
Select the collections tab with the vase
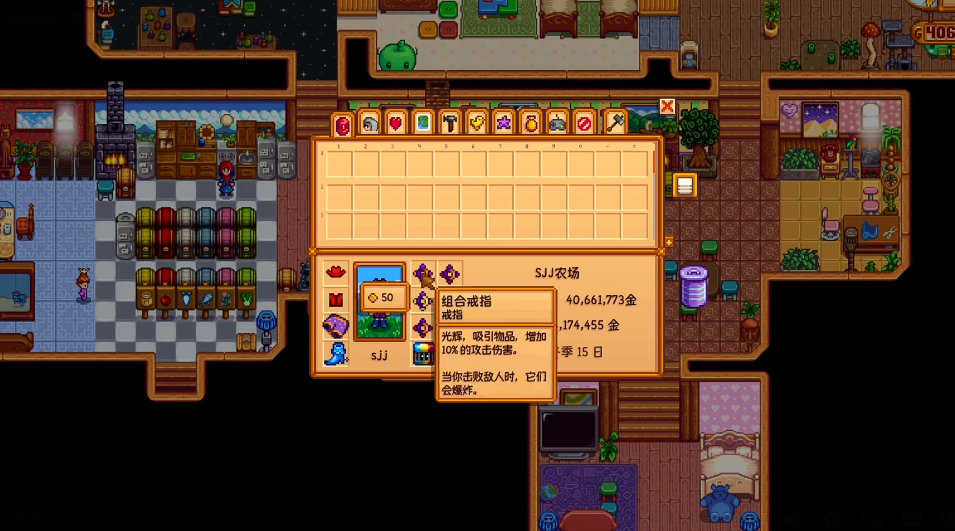(x=532, y=123)
